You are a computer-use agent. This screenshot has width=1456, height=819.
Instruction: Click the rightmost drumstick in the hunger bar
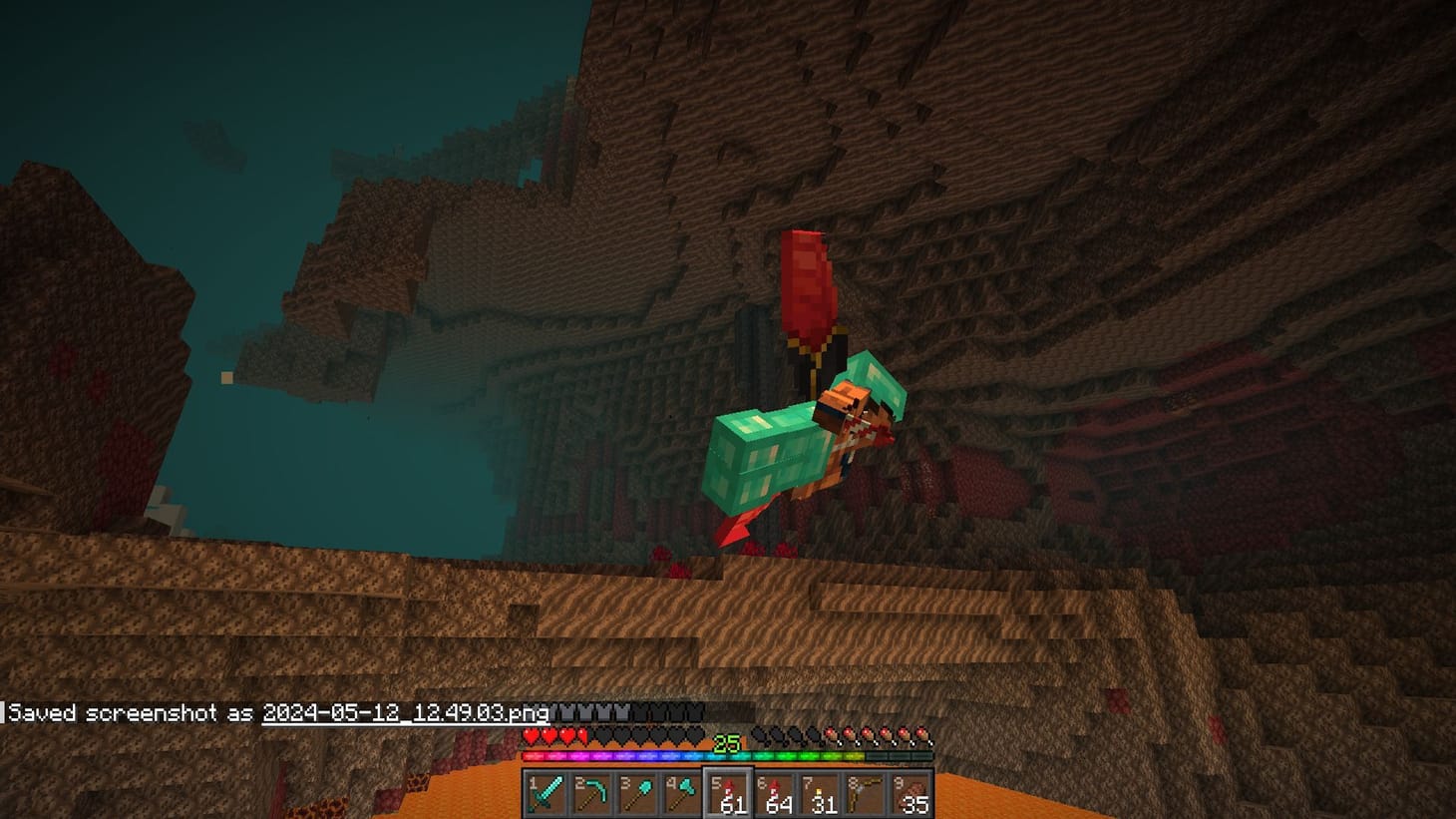click(923, 736)
